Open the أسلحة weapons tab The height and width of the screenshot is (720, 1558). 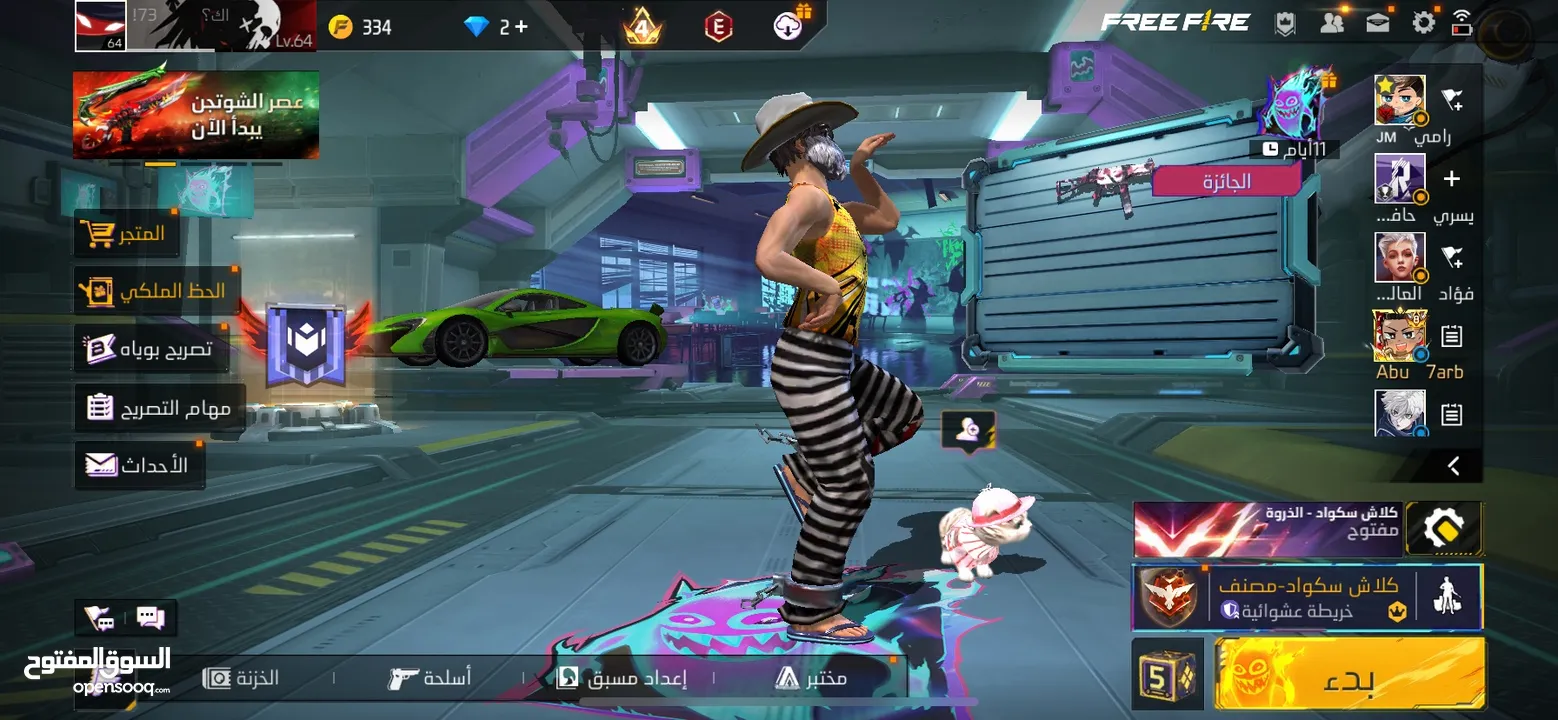coord(430,678)
